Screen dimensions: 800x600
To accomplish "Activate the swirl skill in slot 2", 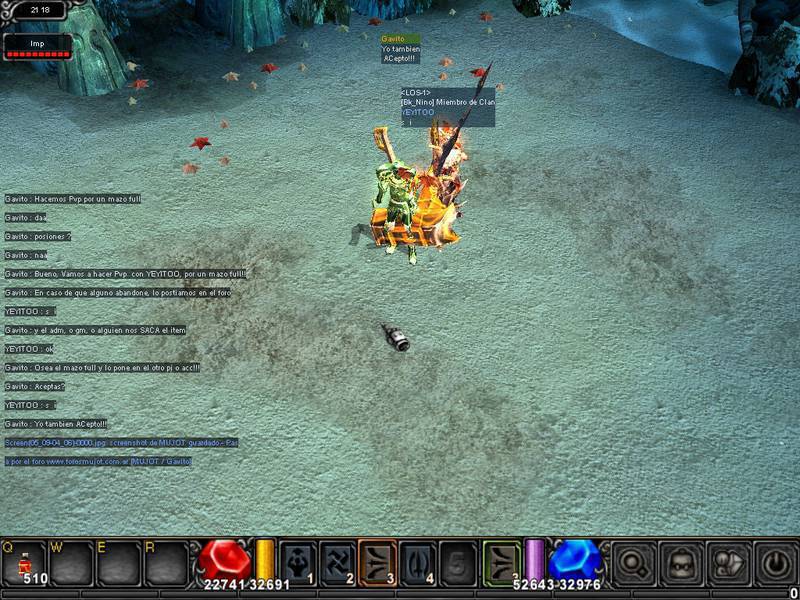I will pyautogui.click(x=339, y=562).
